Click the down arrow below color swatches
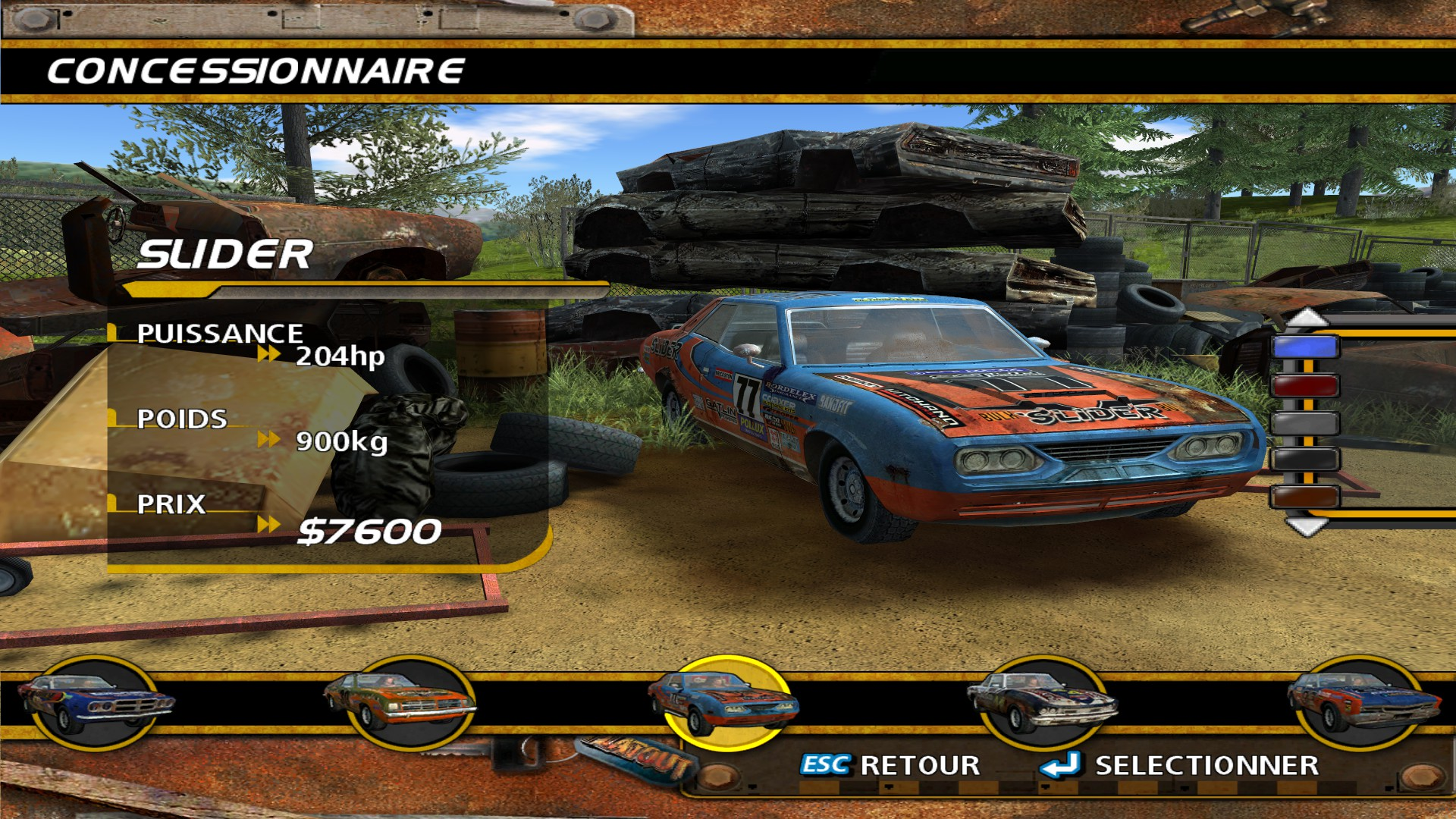1456x819 pixels. [1306, 526]
